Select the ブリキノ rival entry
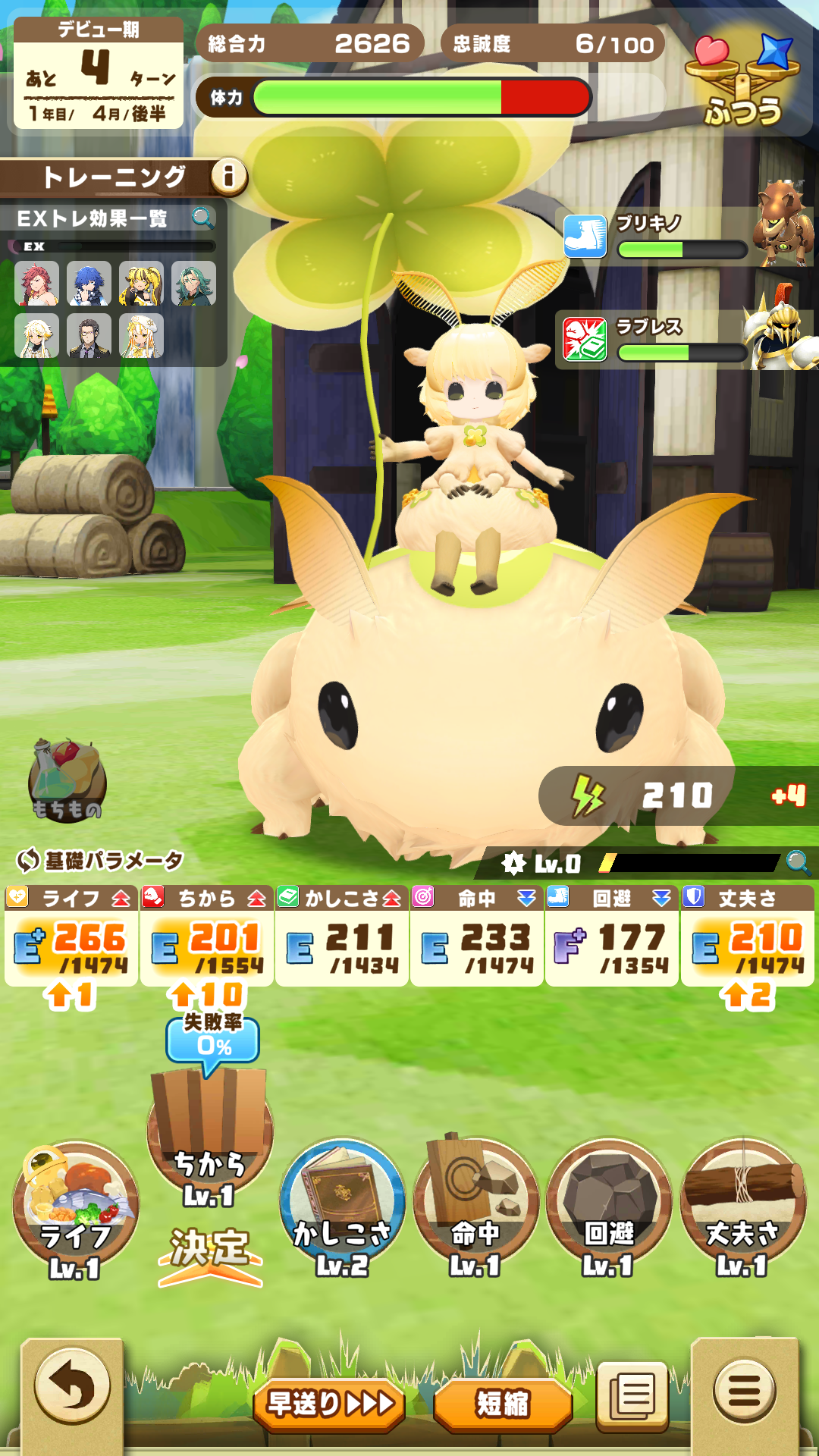The width and height of the screenshot is (819, 1456). click(682, 235)
